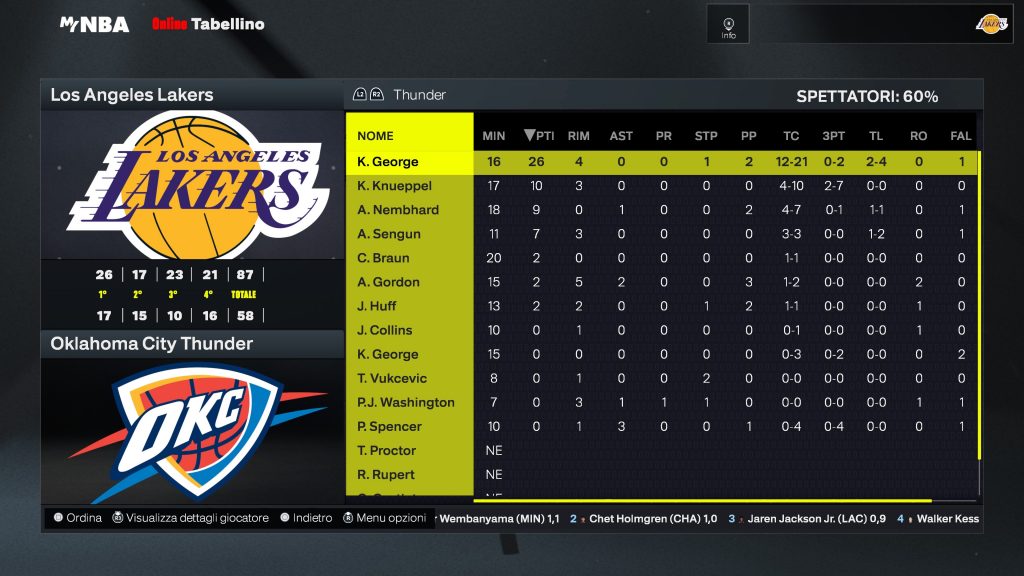
Task: Pick C. Braun from the player list
Action: [x=383, y=258]
